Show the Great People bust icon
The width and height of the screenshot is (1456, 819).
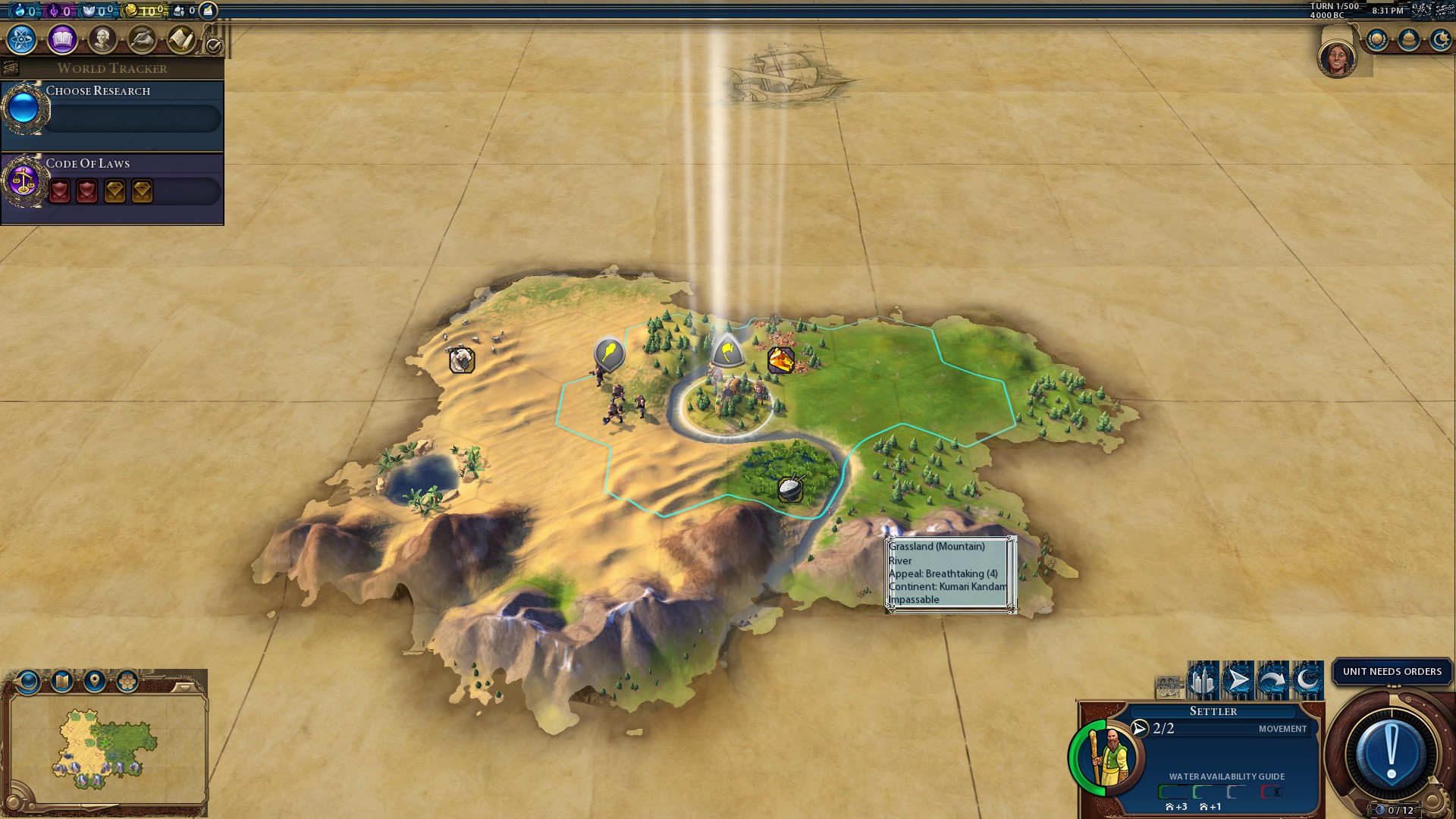pos(102,39)
